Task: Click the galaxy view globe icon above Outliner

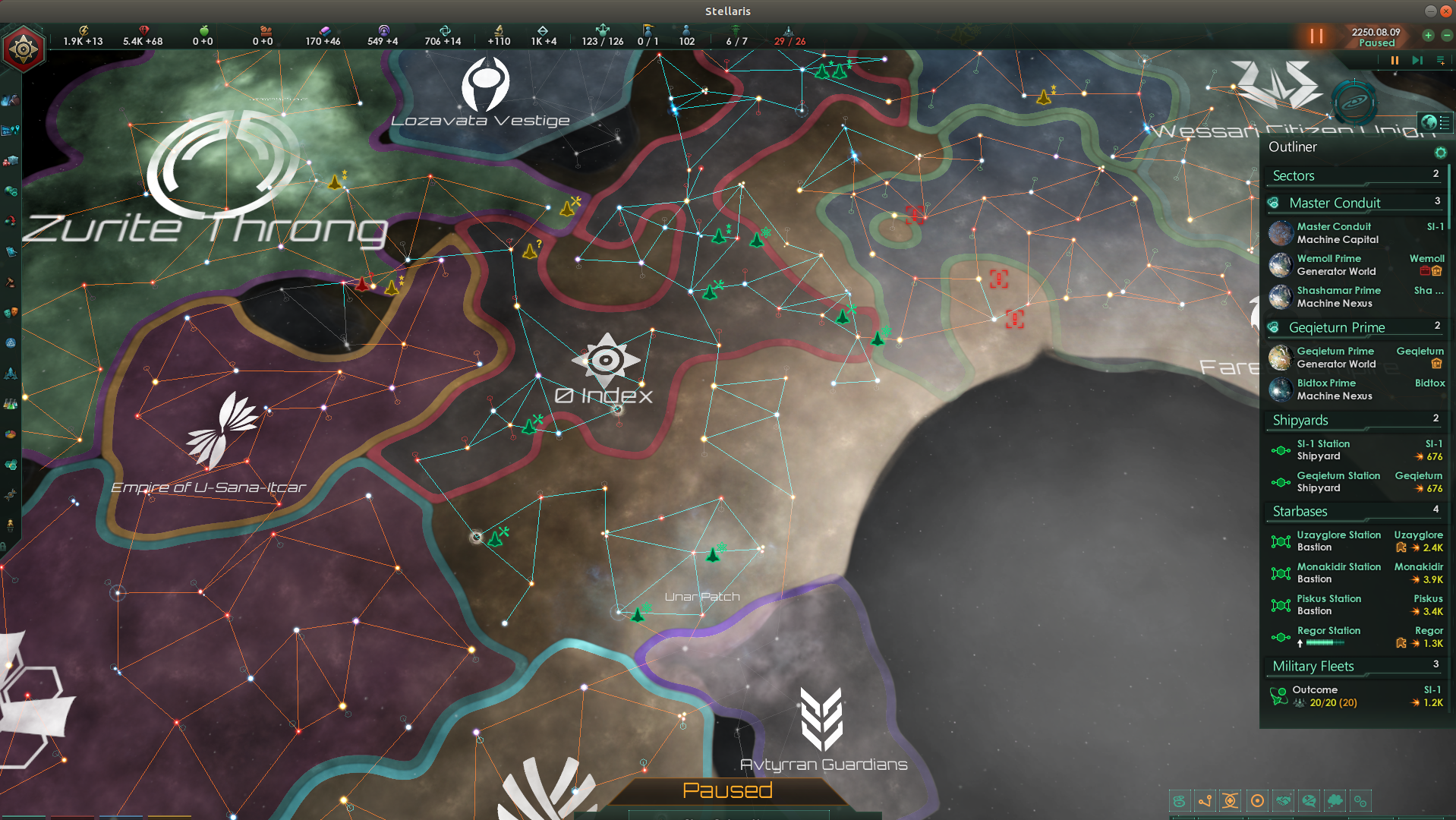Action: [1430, 121]
